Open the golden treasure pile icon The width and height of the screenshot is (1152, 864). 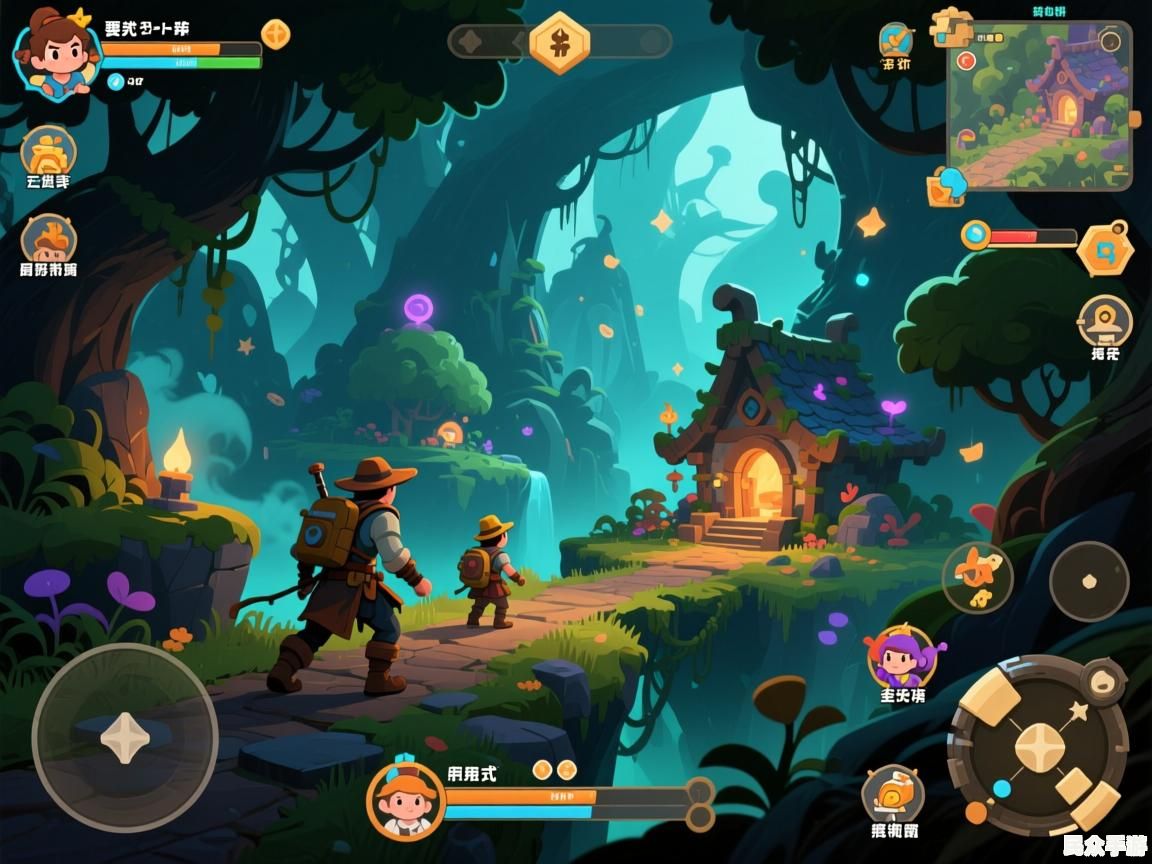48,152
